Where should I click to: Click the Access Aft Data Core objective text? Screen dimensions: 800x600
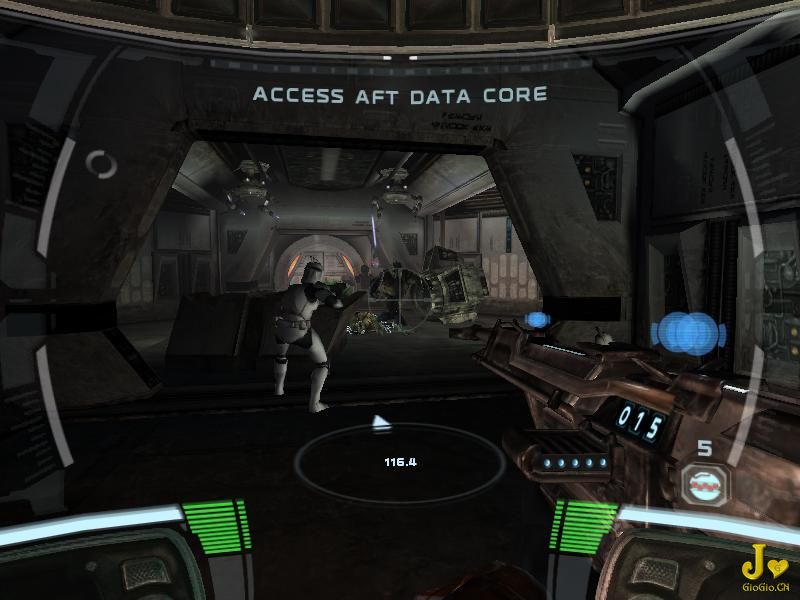400,95
